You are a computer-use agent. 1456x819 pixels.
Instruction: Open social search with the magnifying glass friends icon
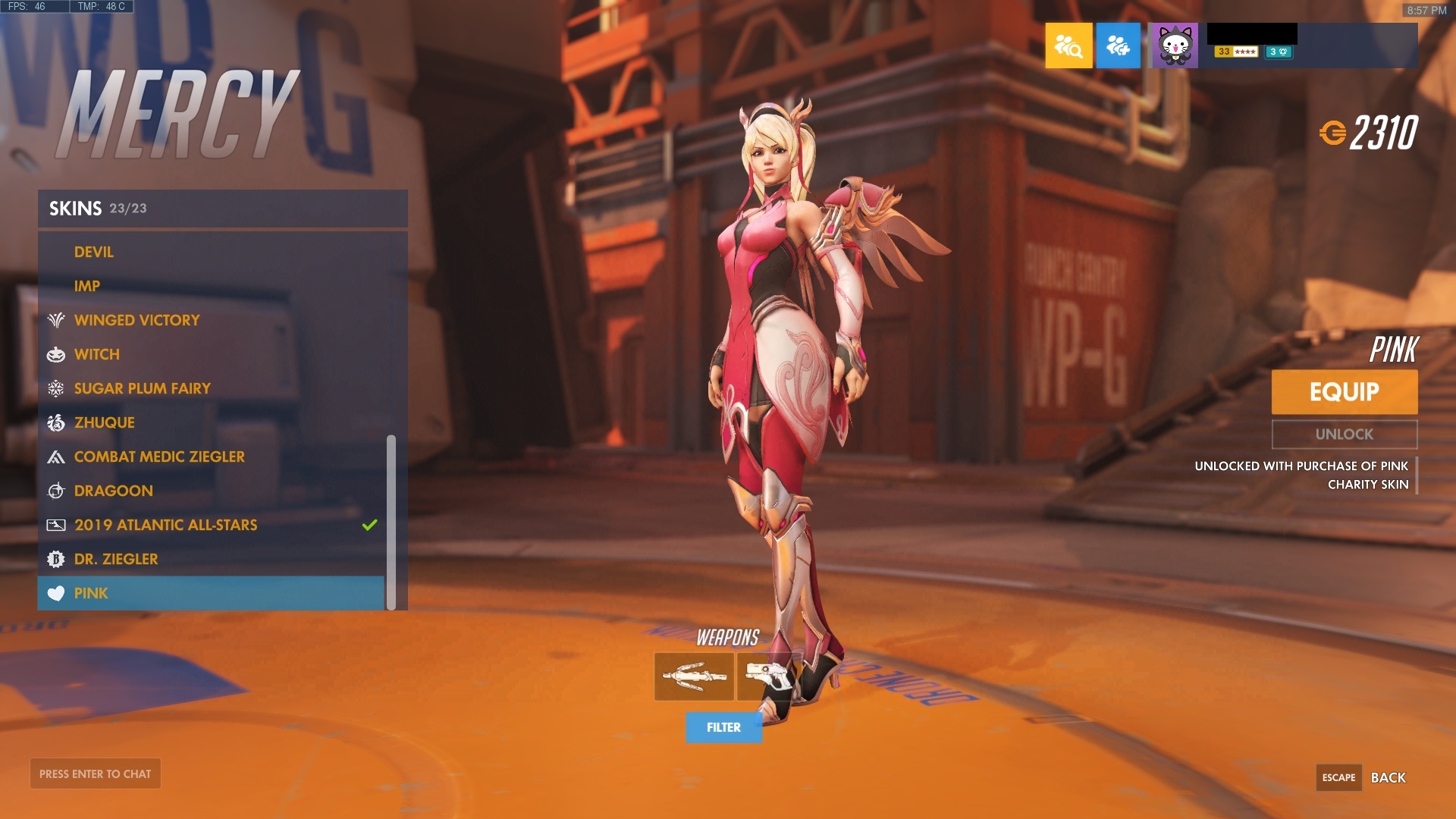1068,45
